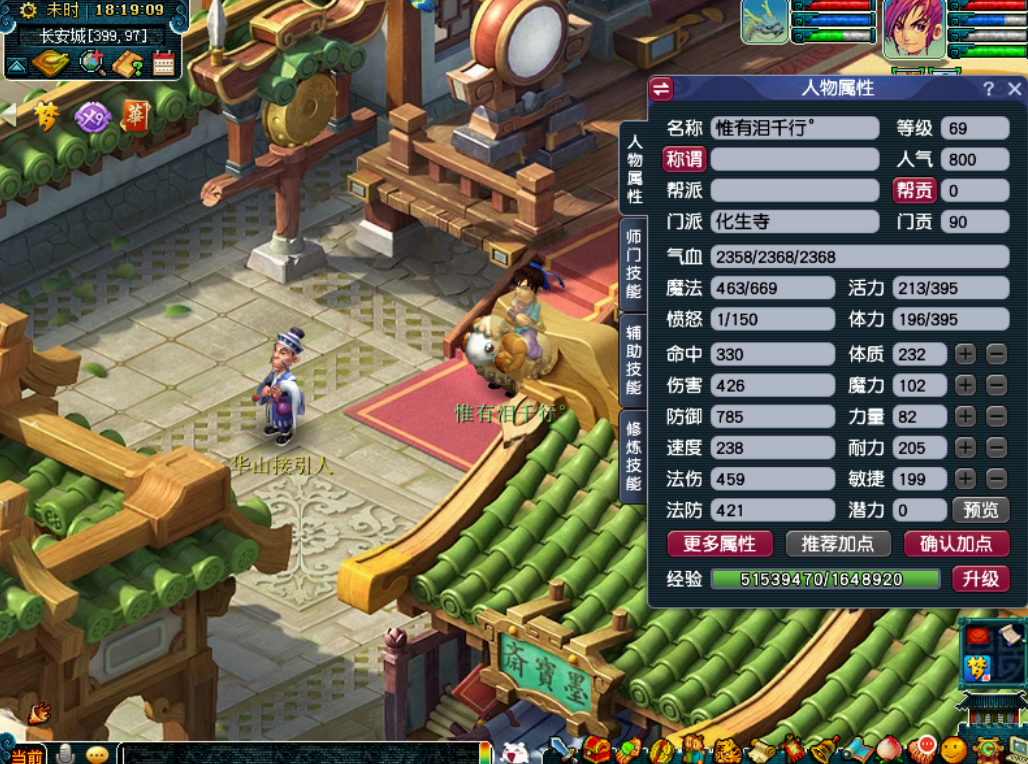
Task: Click the orange 華 badge icon
Action: point(135,116)
